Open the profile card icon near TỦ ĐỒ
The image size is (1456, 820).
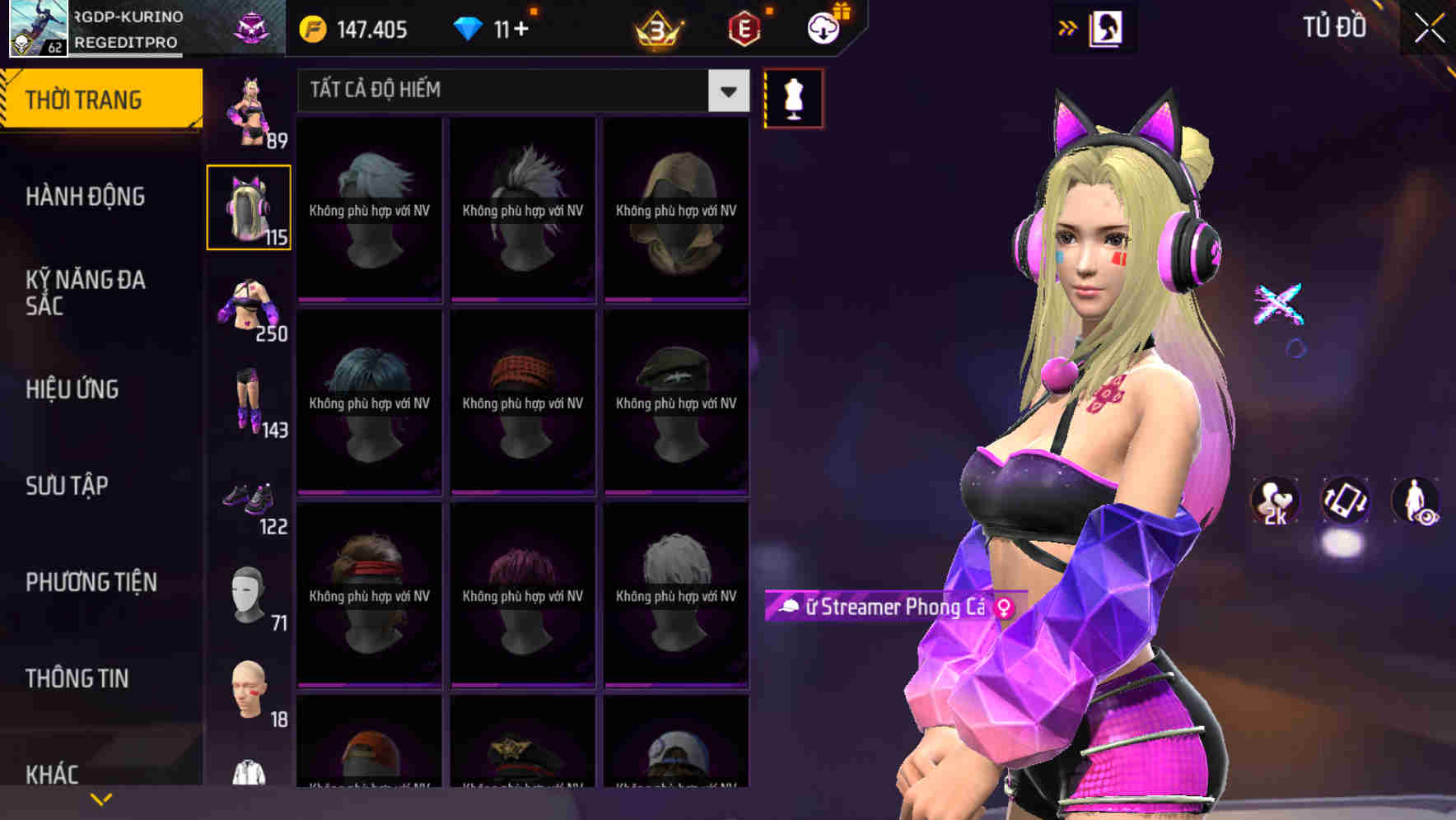click(1108, 27)
